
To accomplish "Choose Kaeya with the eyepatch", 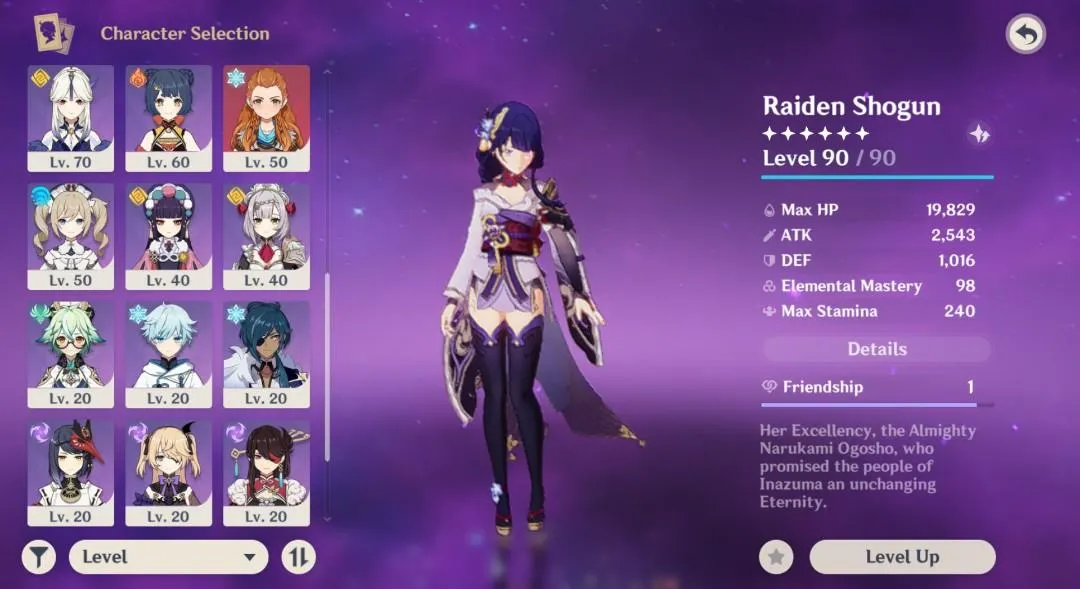I will pyautogui.click(x=266, y=353).
